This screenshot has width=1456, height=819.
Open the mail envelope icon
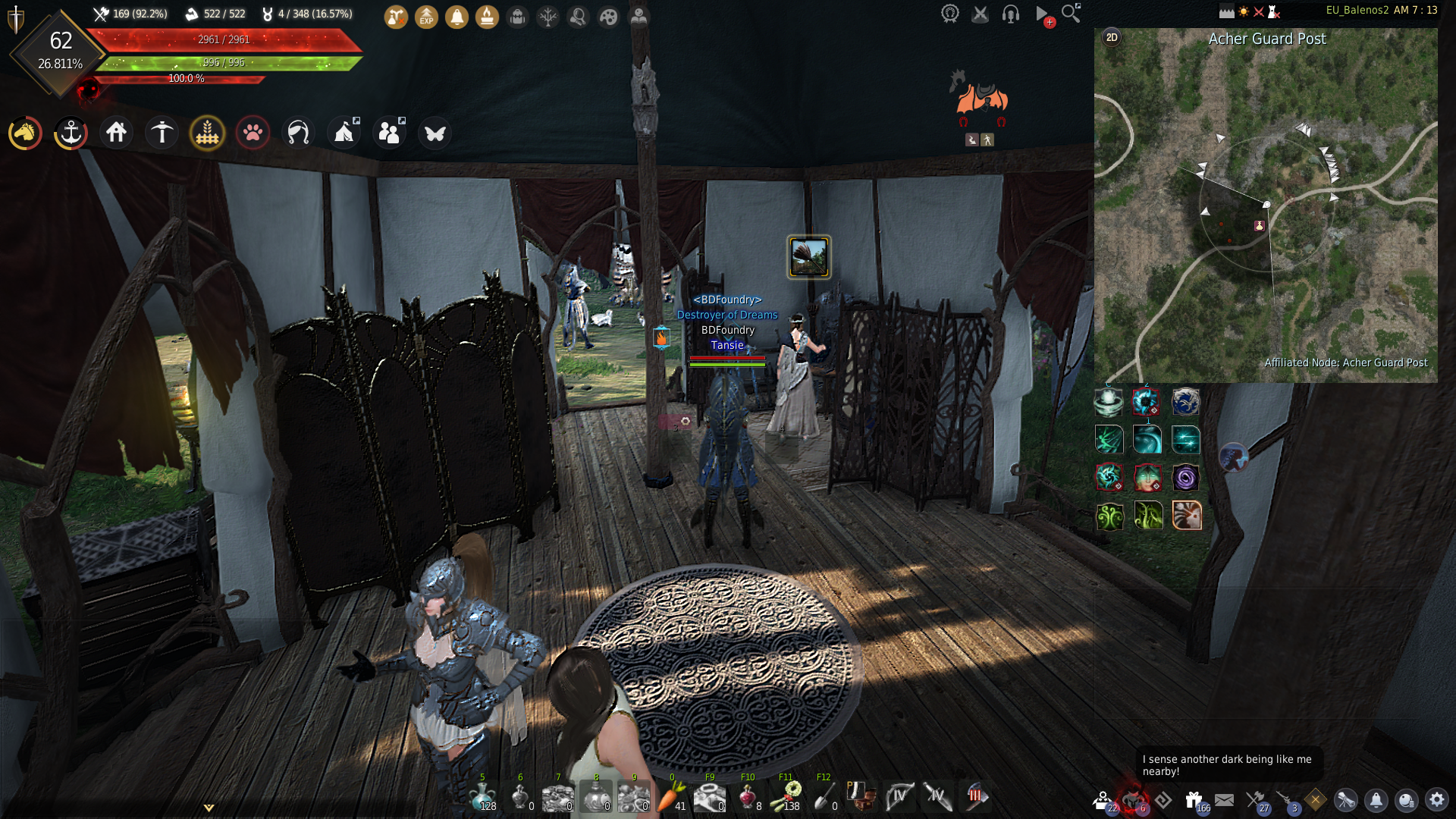pyautogui.click(x=1224, y=799)
